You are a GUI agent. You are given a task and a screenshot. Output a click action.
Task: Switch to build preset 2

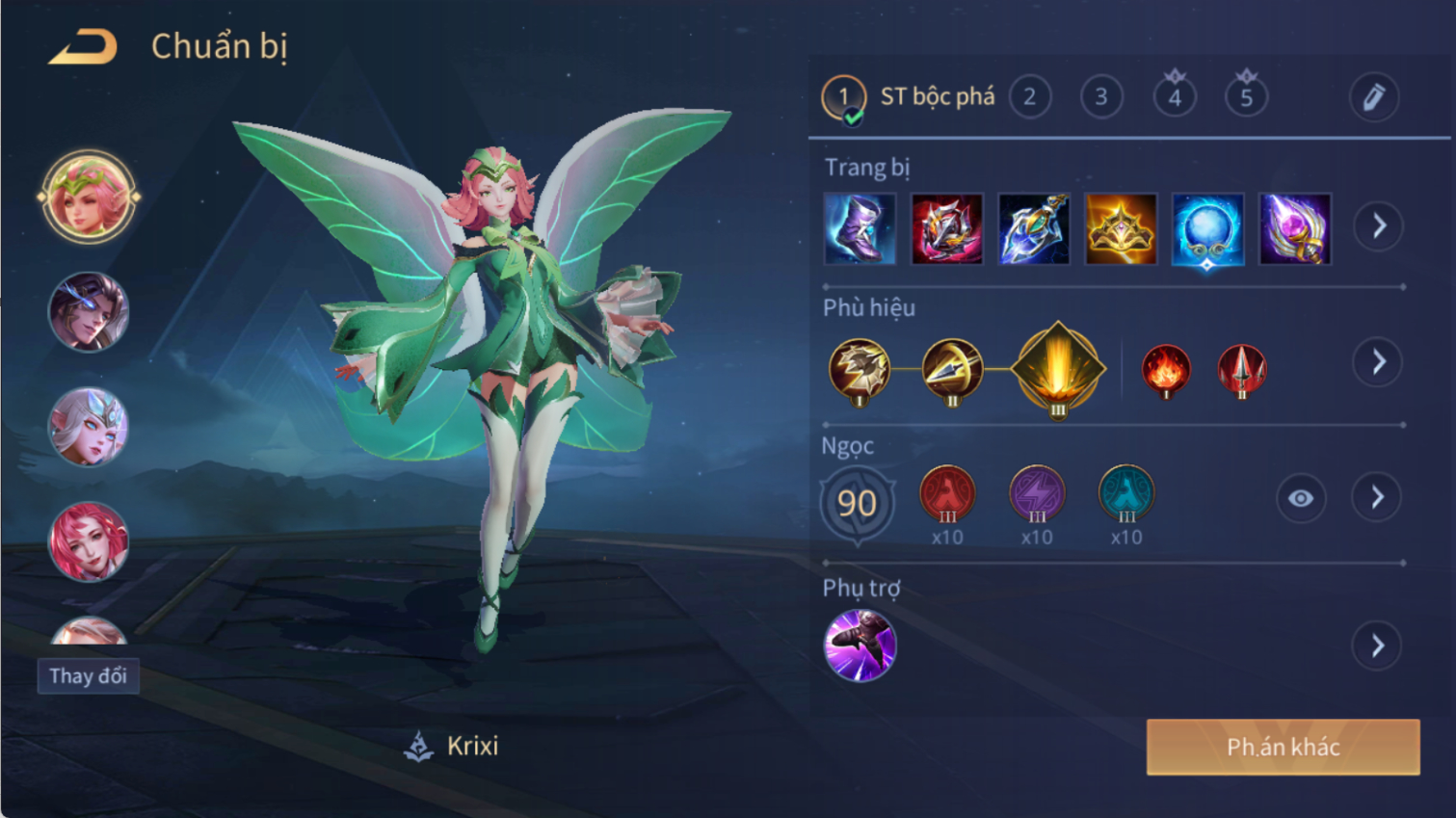coord(1029,97)
